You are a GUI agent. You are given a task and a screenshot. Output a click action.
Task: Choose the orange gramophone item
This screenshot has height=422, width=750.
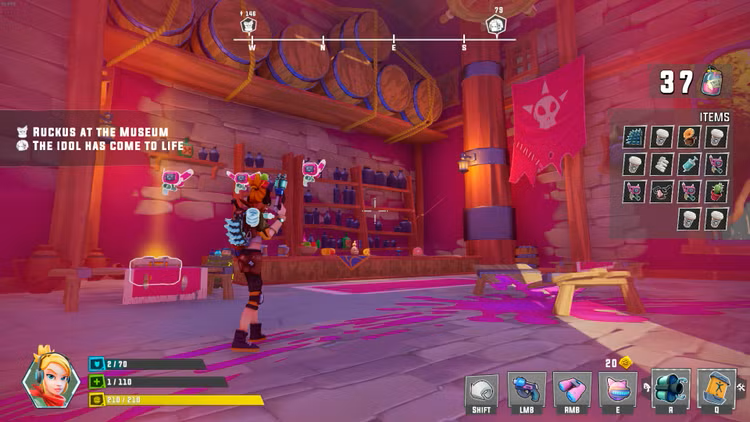(689, 137)
